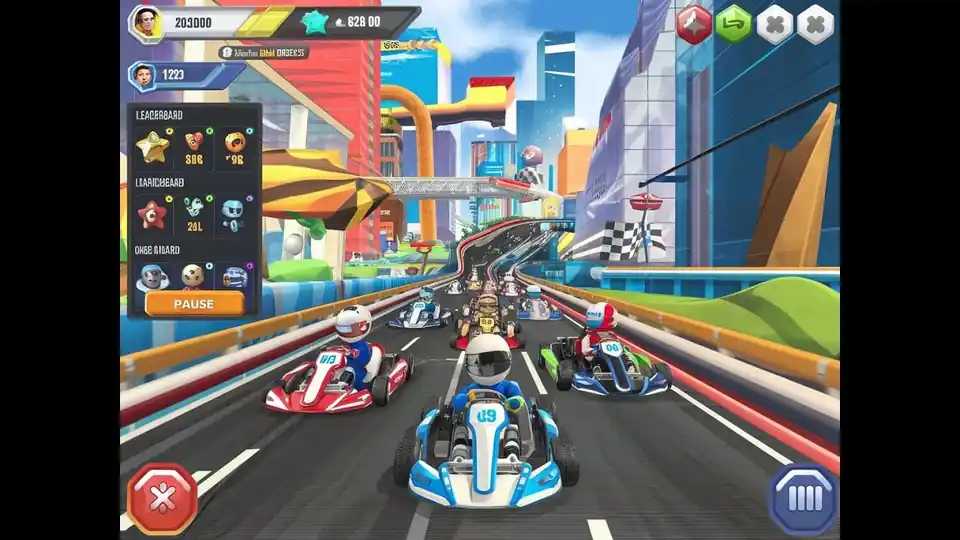
Task: Select the red star icon in panel
Action: 153,214
